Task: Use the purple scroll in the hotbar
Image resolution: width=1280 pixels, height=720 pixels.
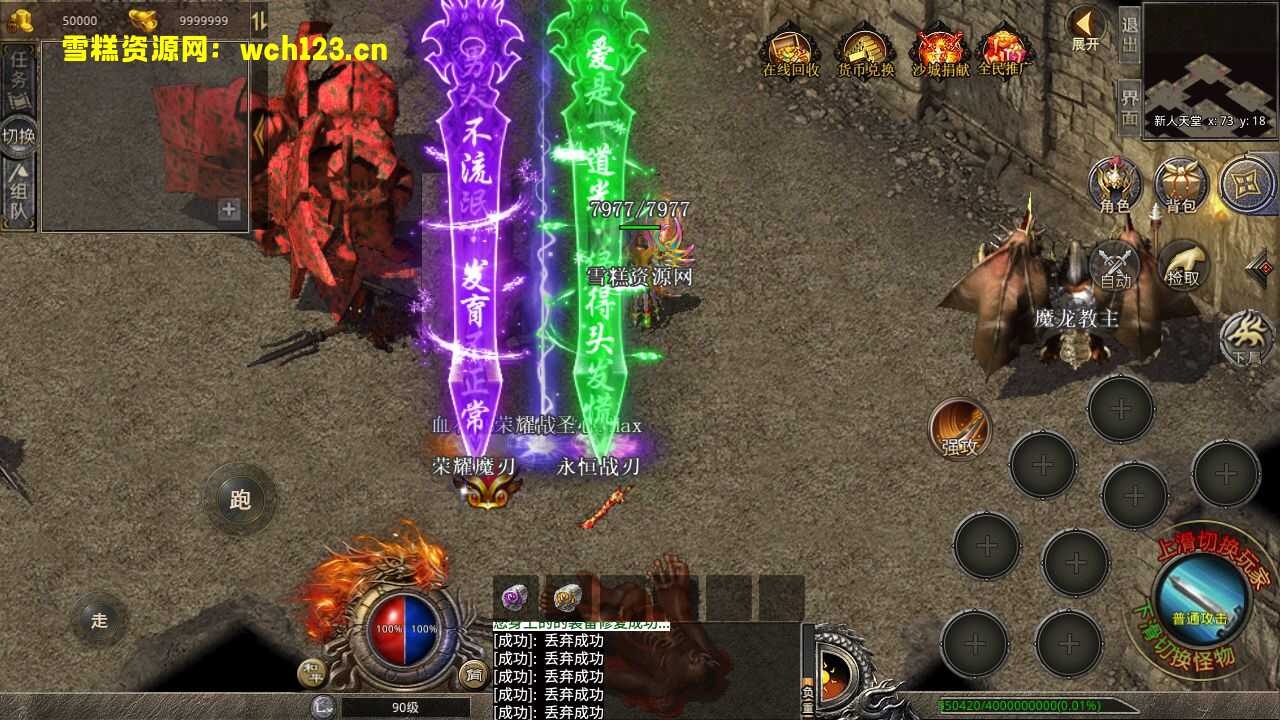Action: 516,596
